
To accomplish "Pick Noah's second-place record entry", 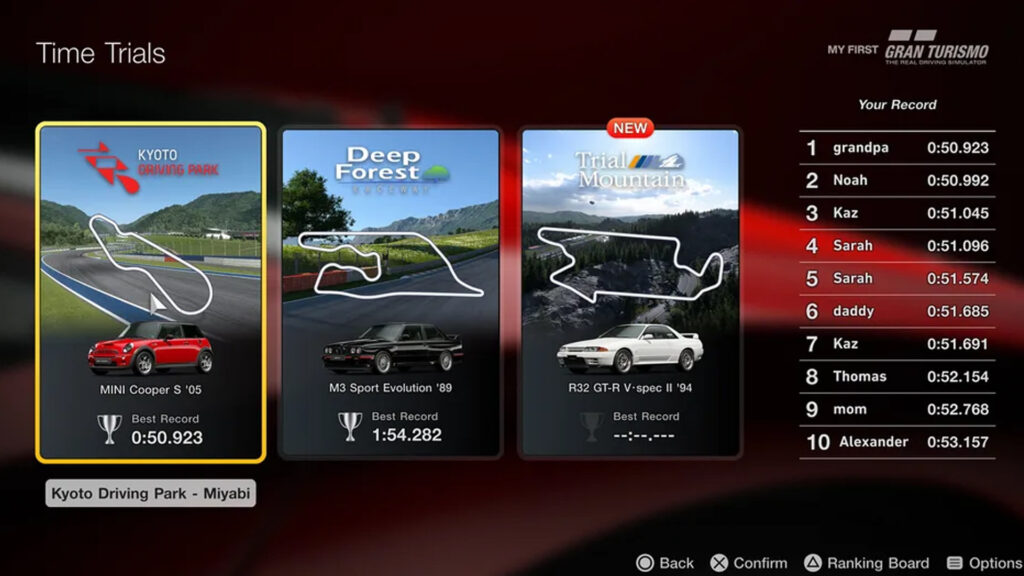I will pyautogui.click(x=897, y=181).
